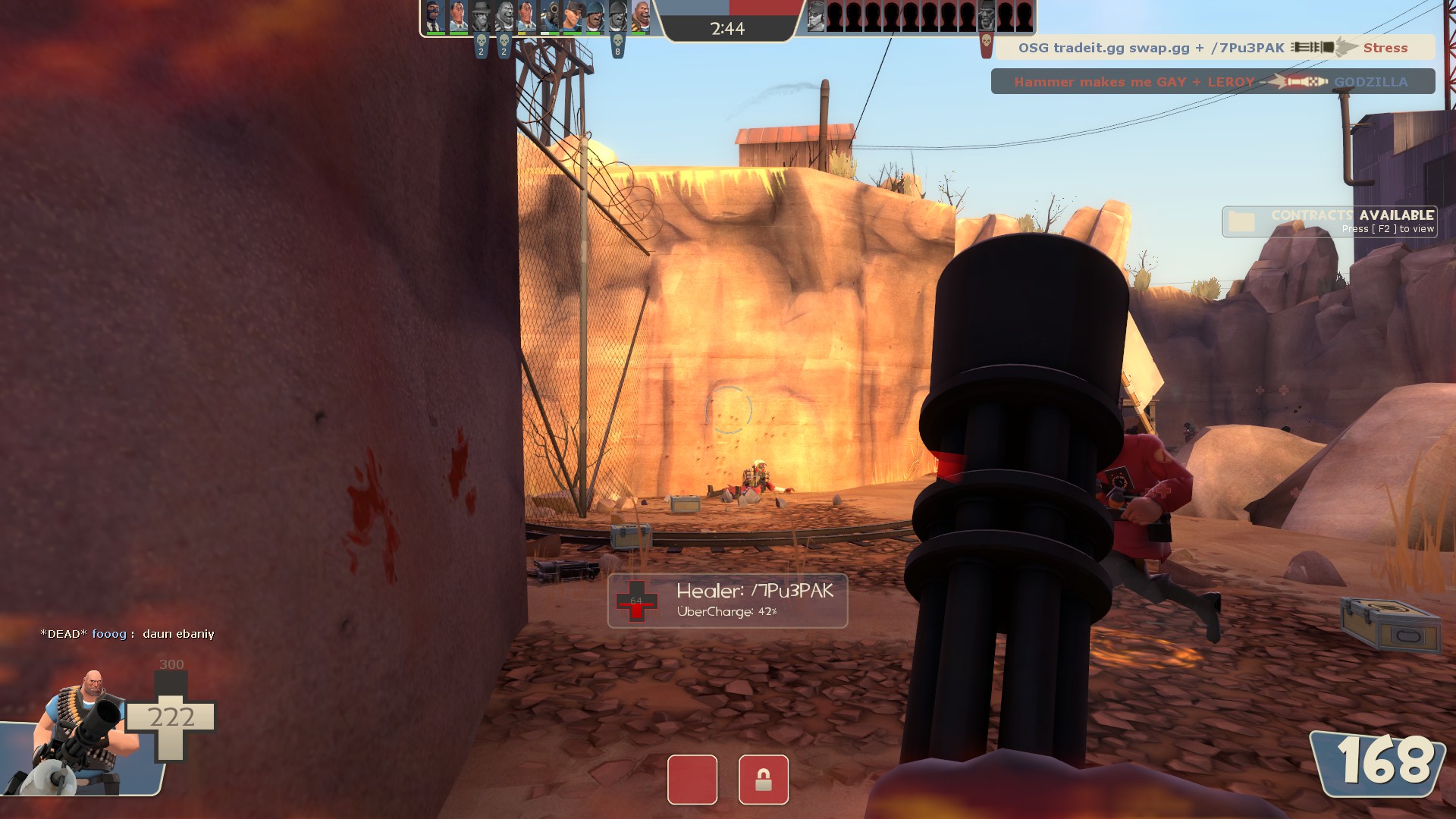The height and width of the screenshot is (819, 1456).
Task: Select fooog's chat message
Action: [127, 634]
